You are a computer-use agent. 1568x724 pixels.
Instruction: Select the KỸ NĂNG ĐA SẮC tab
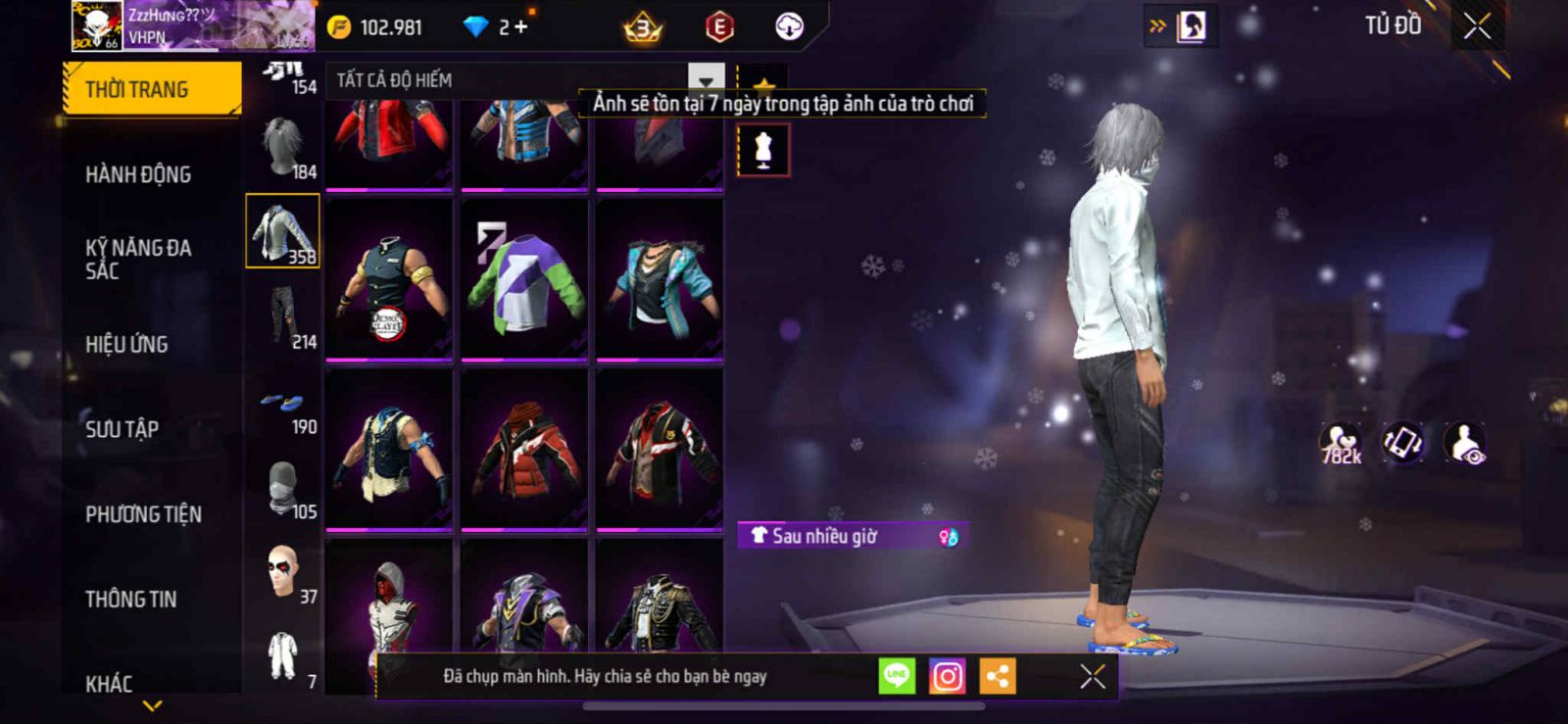(x=138, y=259)
